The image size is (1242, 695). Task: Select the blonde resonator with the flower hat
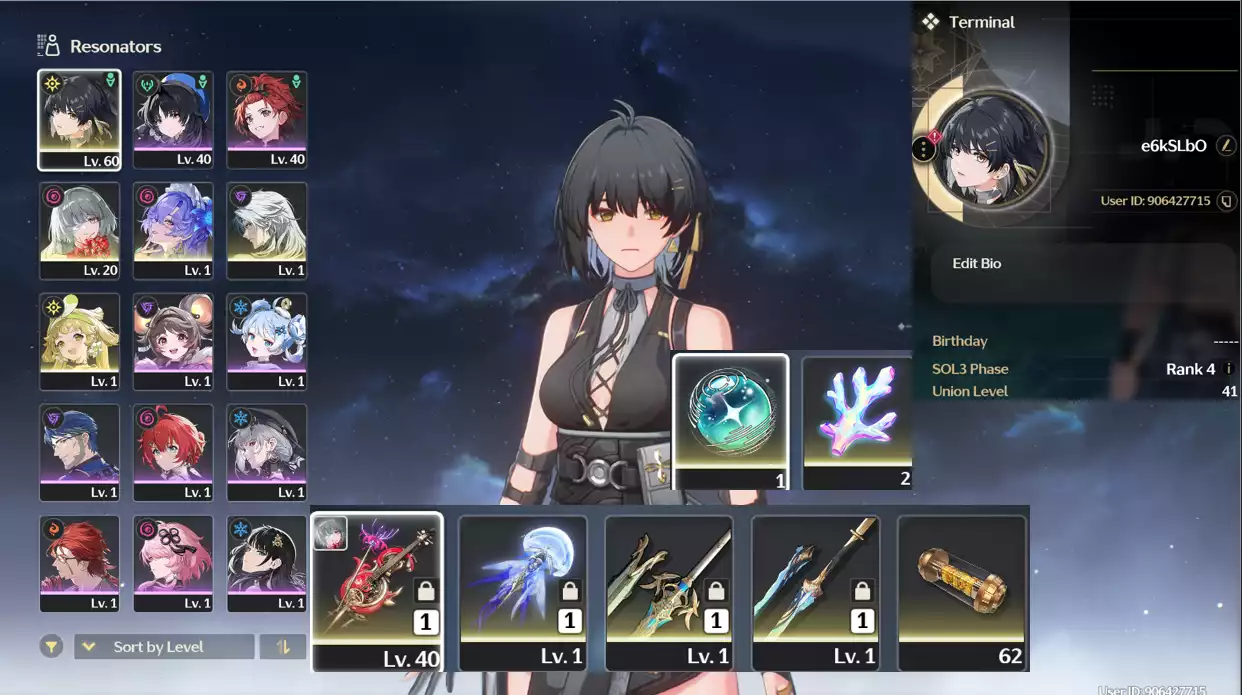click(79, 342)
